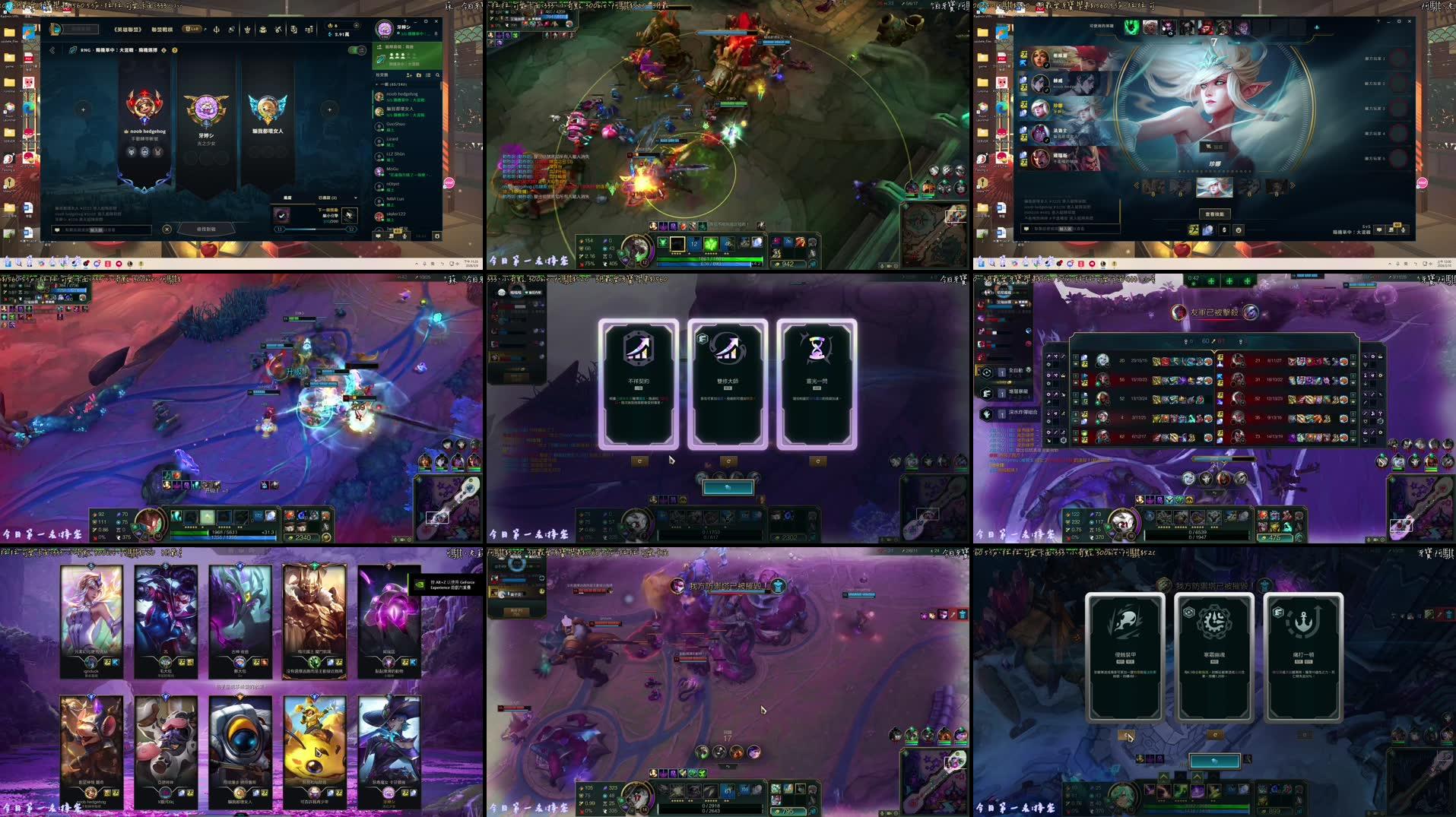Viewport: 1456px width, 817px height.
Task: Open the Loot icon in the client navbar
Action: [262, 30]
